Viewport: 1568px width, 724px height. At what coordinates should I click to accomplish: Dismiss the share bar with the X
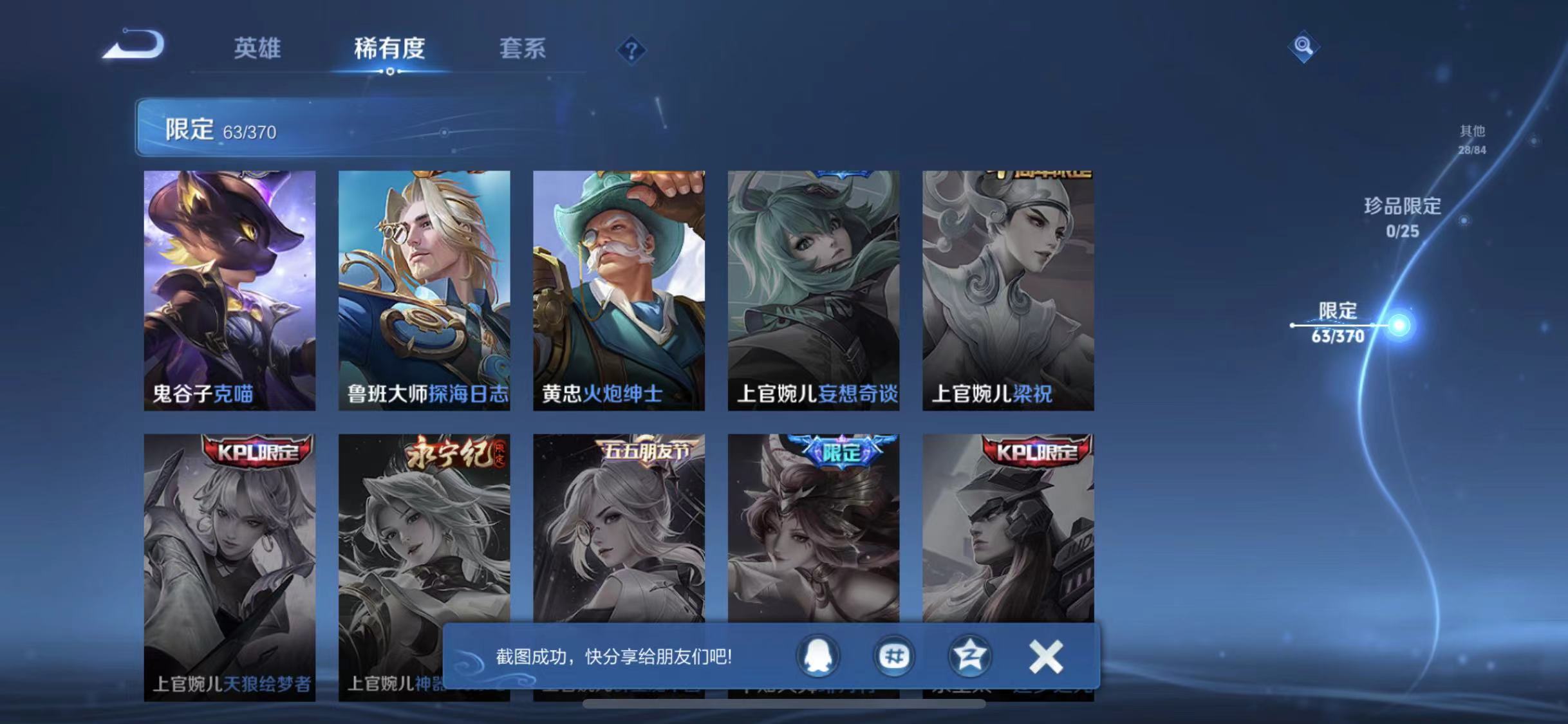[1046, 656]
